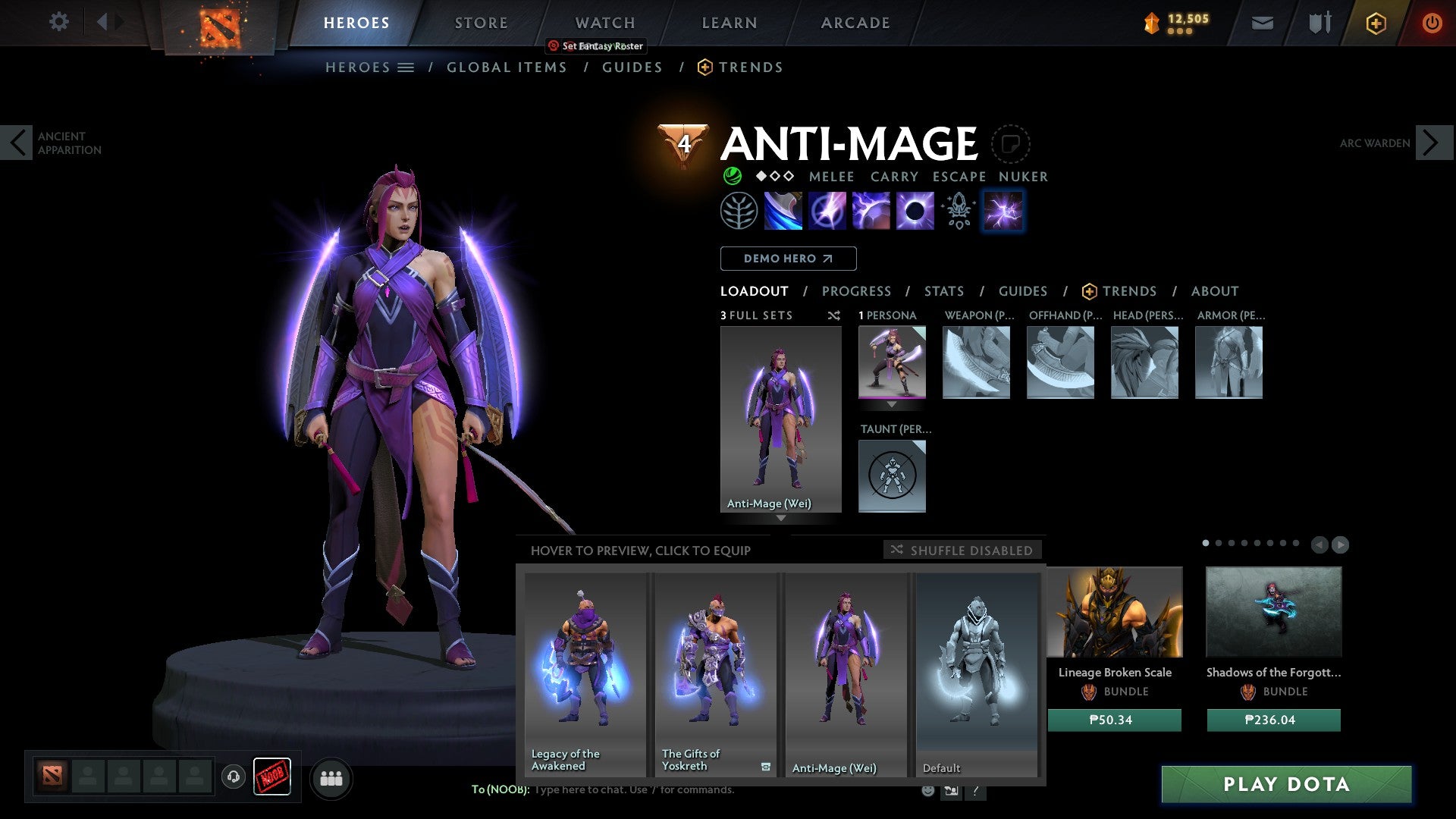The image size is (1456, 819).
Task: Equip the Legacy of the Awakened set
Action: tap(585, 674)
